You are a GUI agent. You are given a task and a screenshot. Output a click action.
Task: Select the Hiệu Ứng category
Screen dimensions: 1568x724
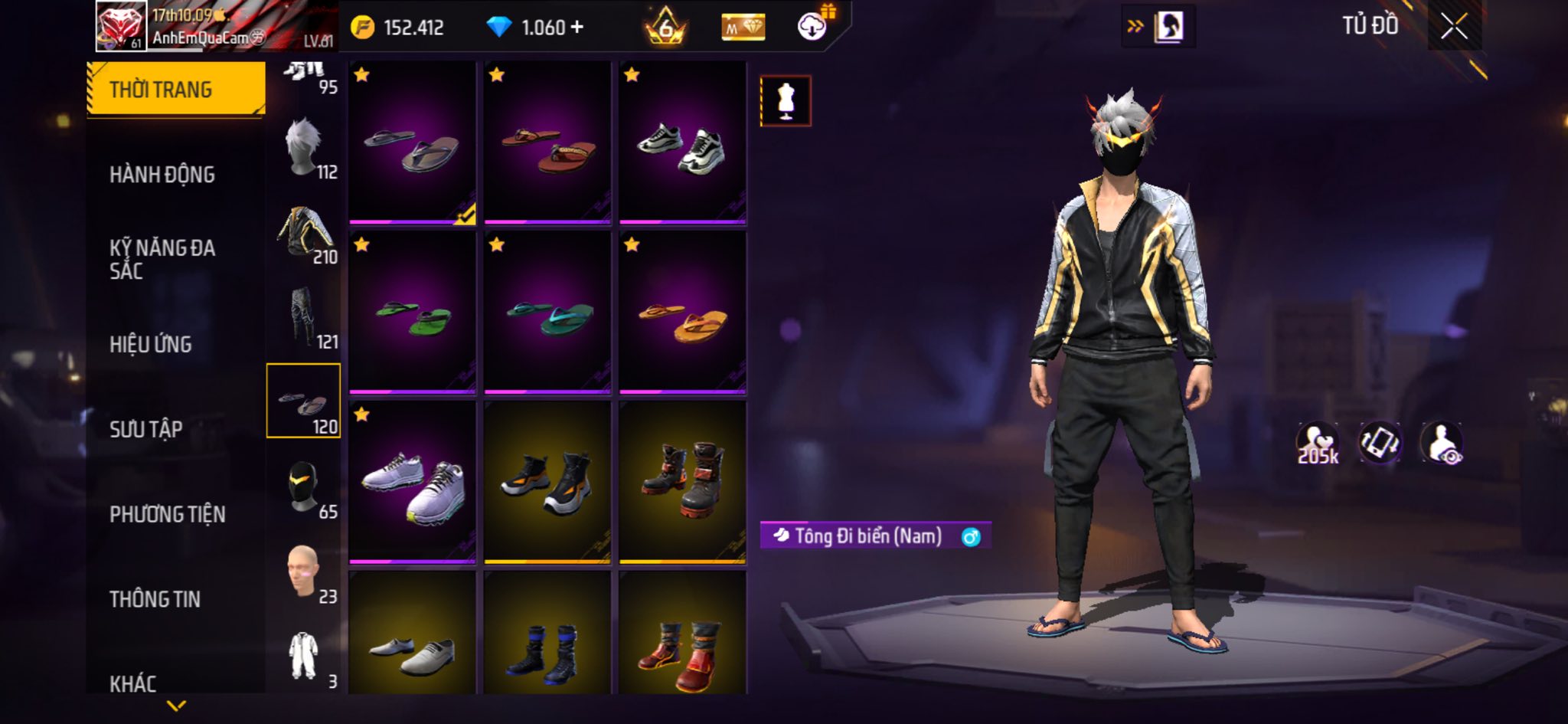151,345
